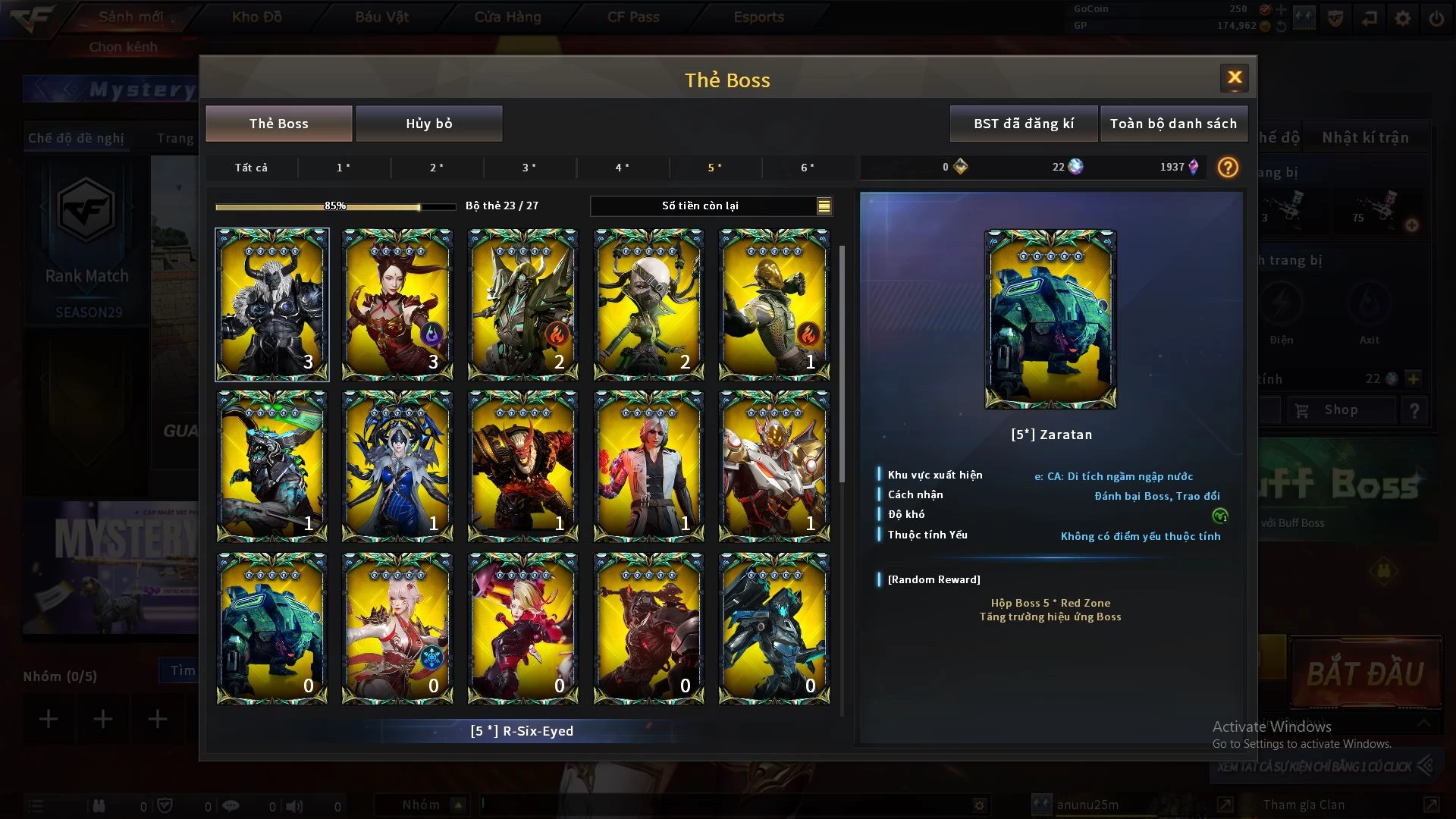Open the Hủy bỏ tab

[x=428, y=124]
